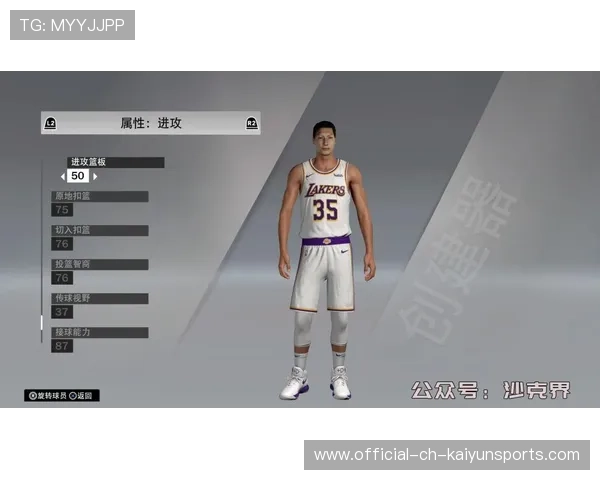Select the 接球能力 attribute
Image resolution: width=600 pixels, height=480 pixels.
coord(100,332)
